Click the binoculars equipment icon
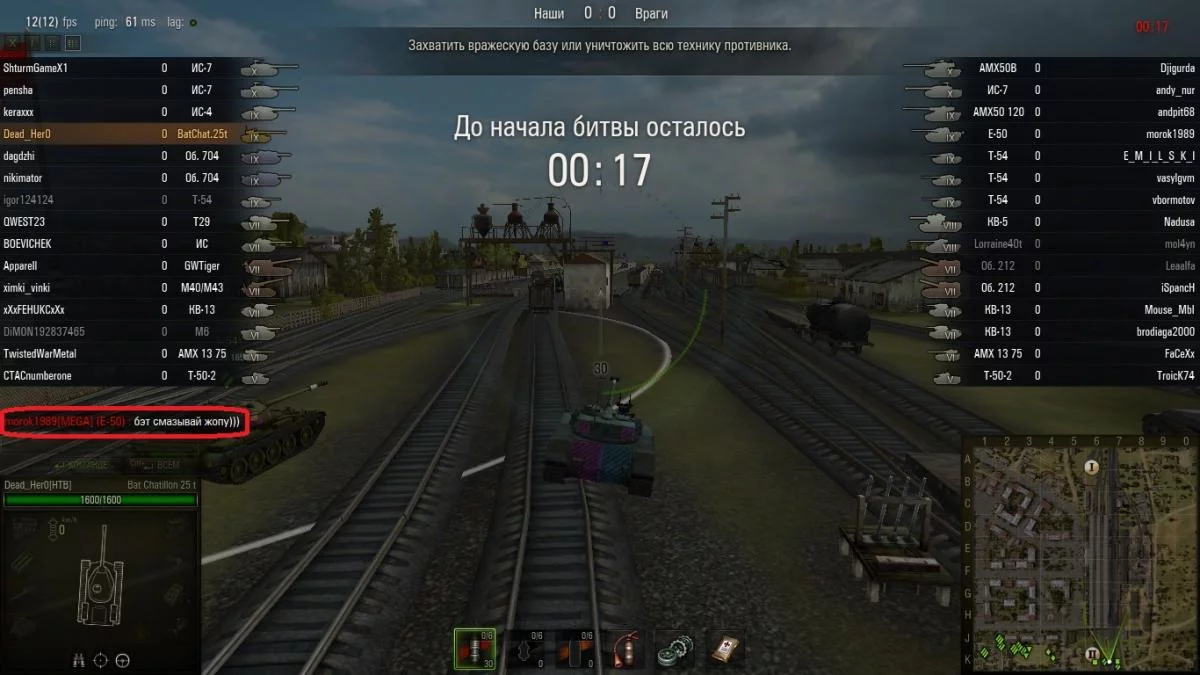 tap(78, 660)
